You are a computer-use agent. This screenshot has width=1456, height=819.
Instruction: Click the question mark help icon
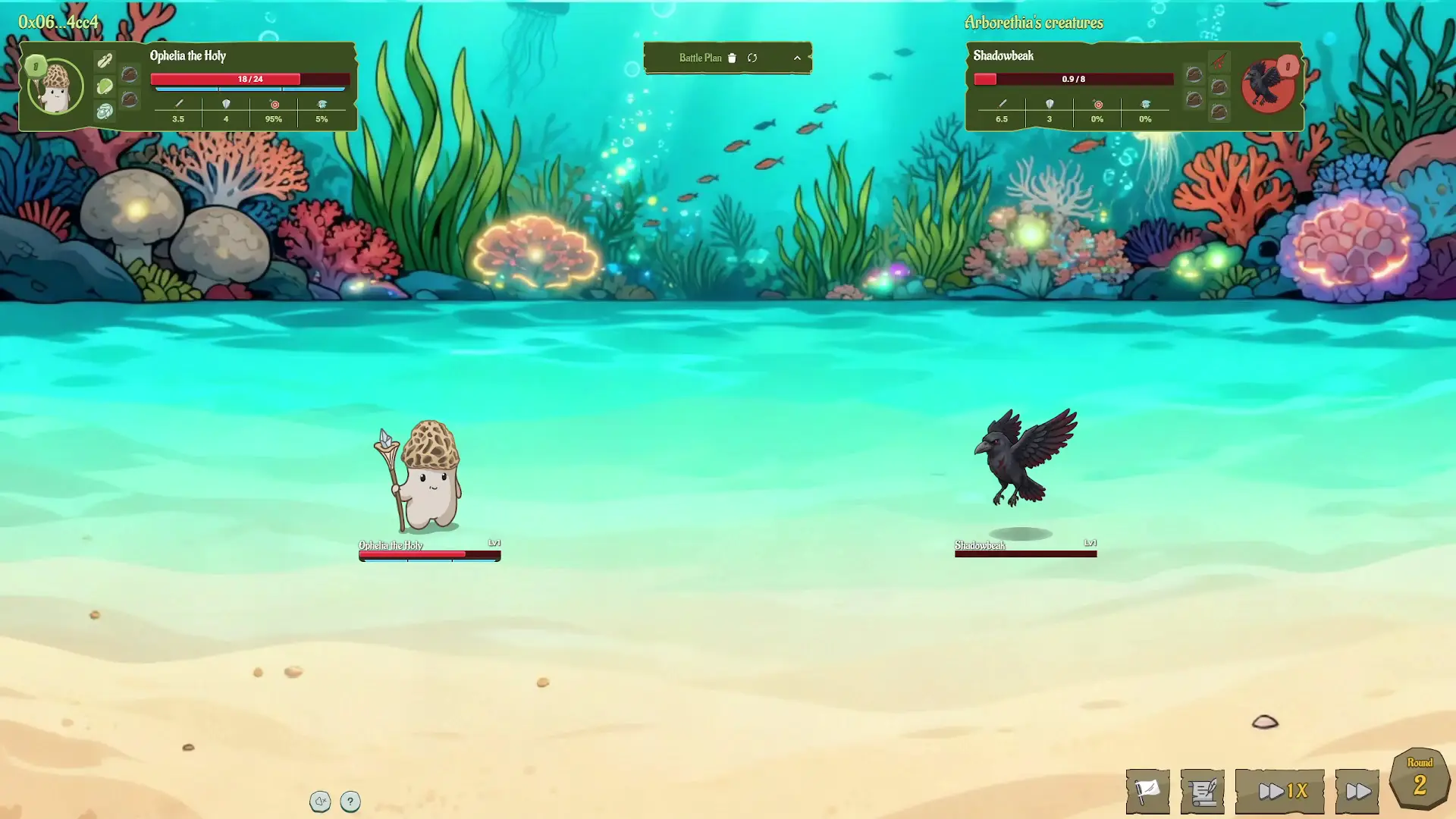[350, 801]
